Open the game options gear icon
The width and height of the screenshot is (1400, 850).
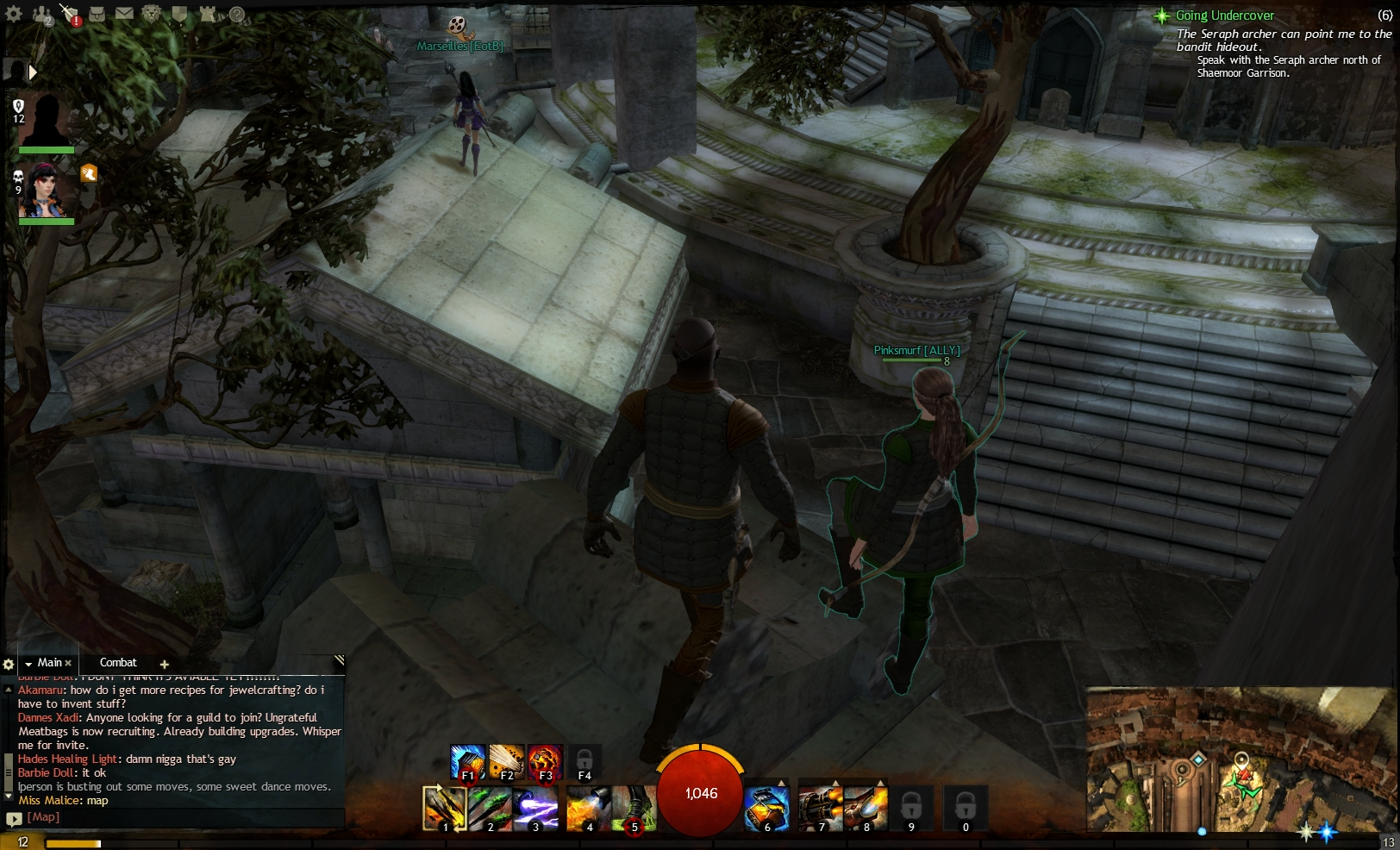pyautogui.click(x=13, y=15)
